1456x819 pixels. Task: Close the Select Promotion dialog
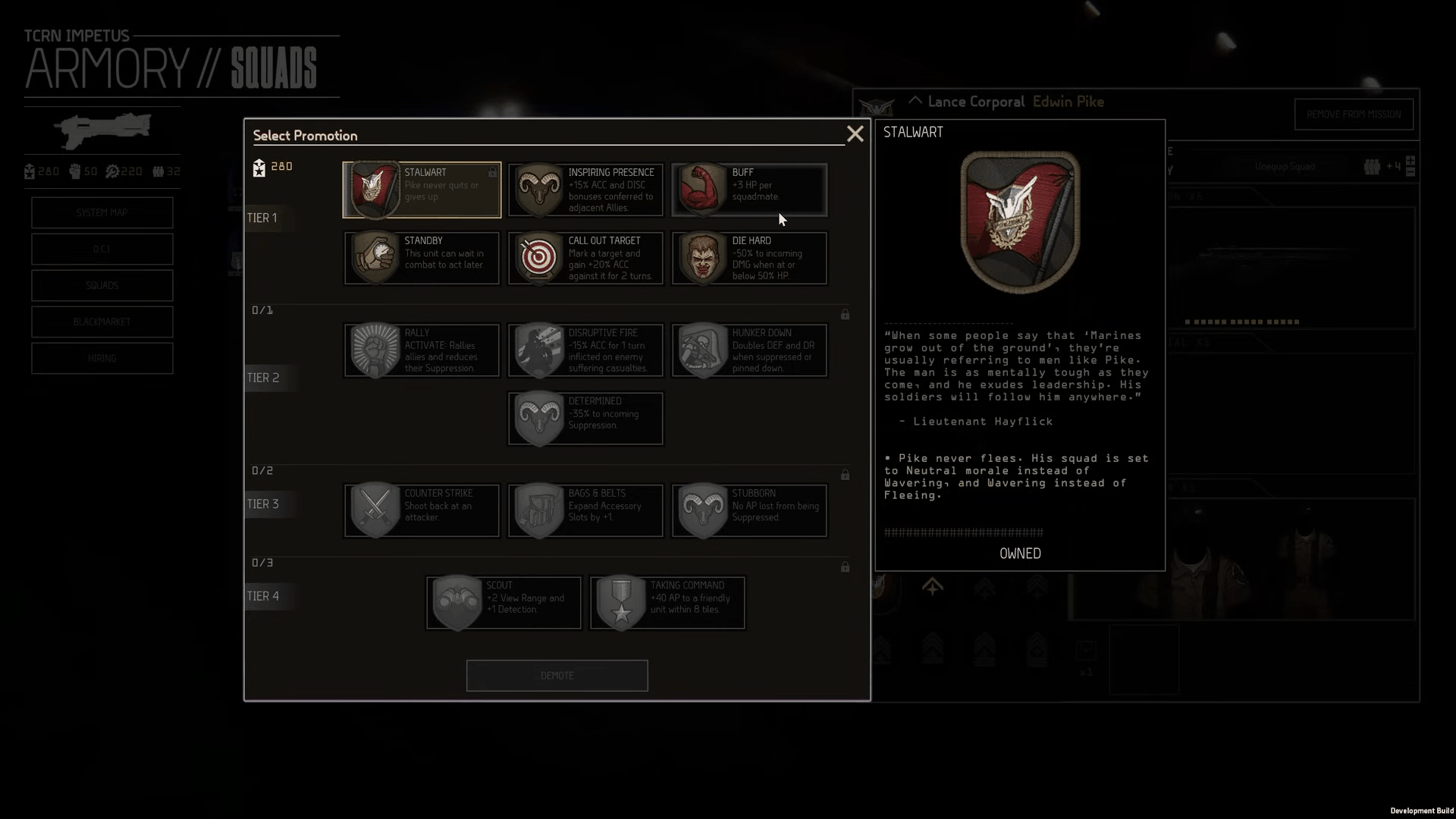click(855, 134)
